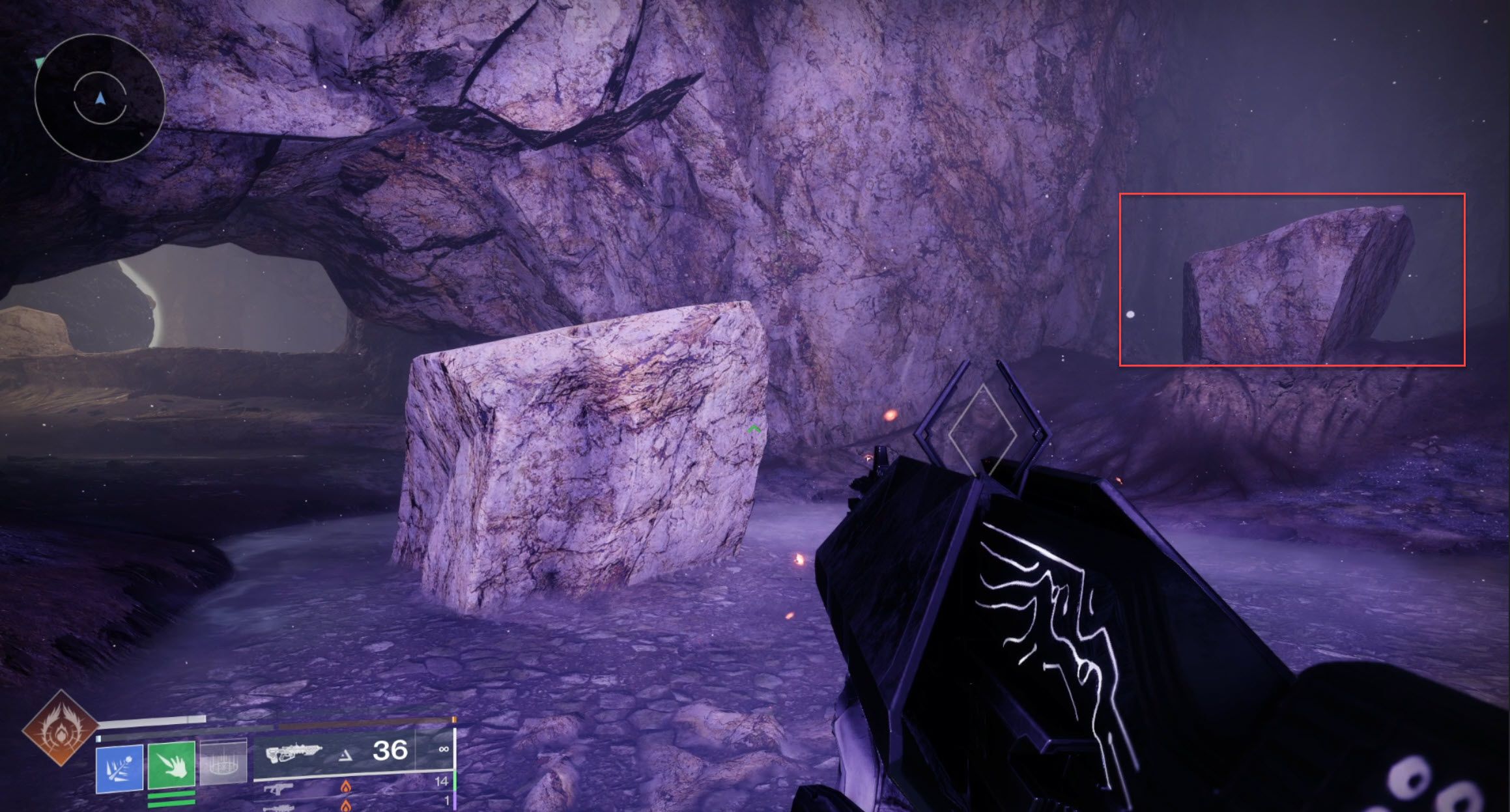Click the blue player arrow inside the radar
Viewport: 1510px width, 812px height.
[100, 98]
